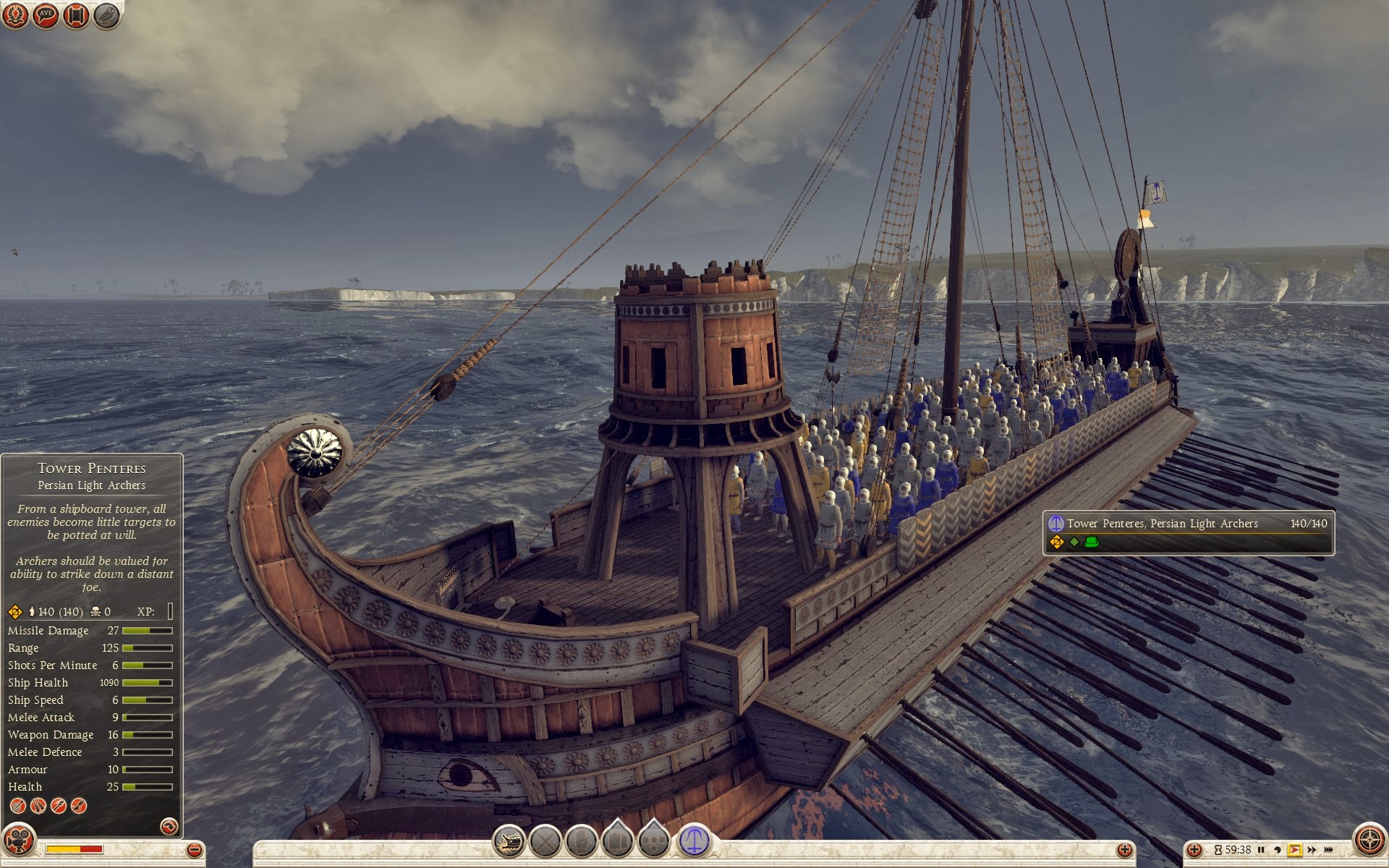The image size is (1389, 868).
Task: Click the grey owl advisor icon
Action: pyautogui.click(x=106, y=15)
